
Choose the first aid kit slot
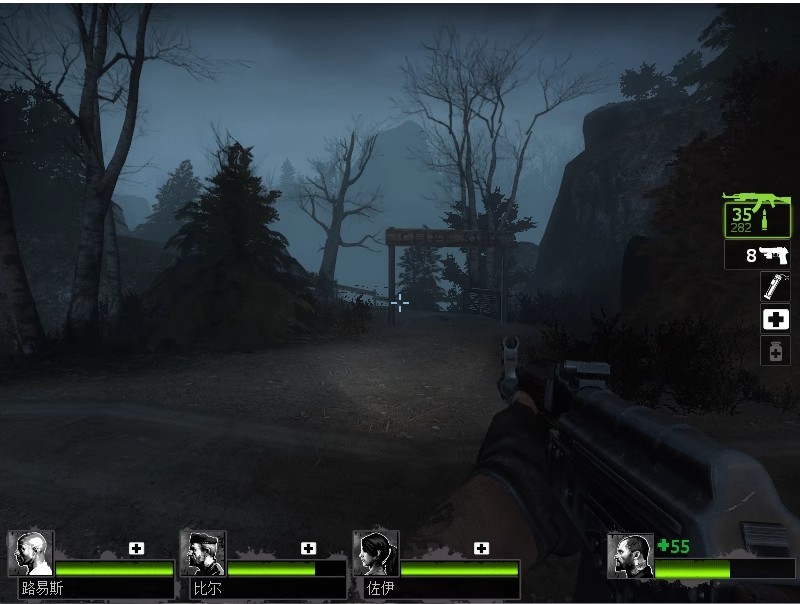point(775,319)
